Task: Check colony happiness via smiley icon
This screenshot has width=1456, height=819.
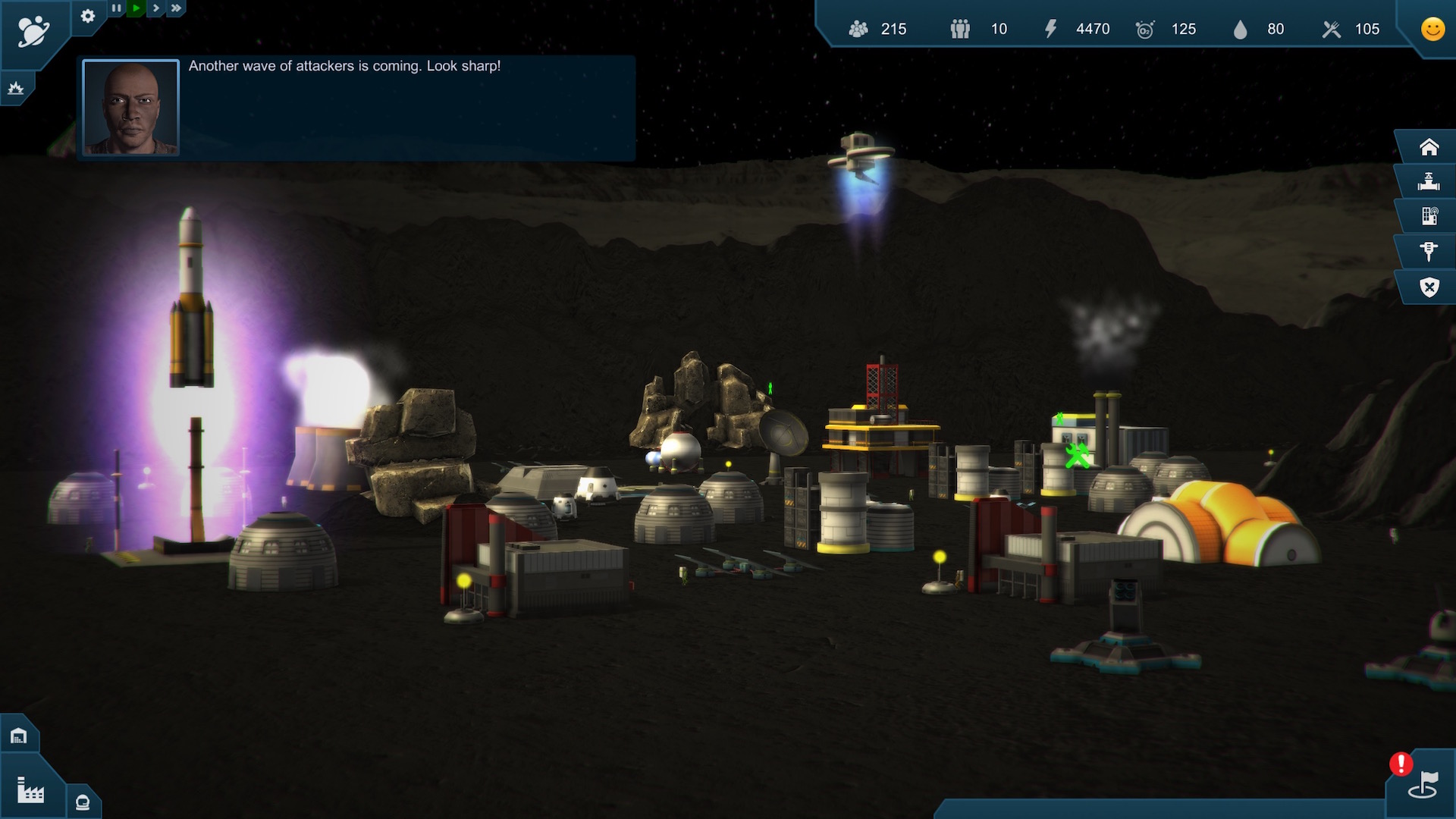Action: pyautogui.click(x=1432, y=30)
